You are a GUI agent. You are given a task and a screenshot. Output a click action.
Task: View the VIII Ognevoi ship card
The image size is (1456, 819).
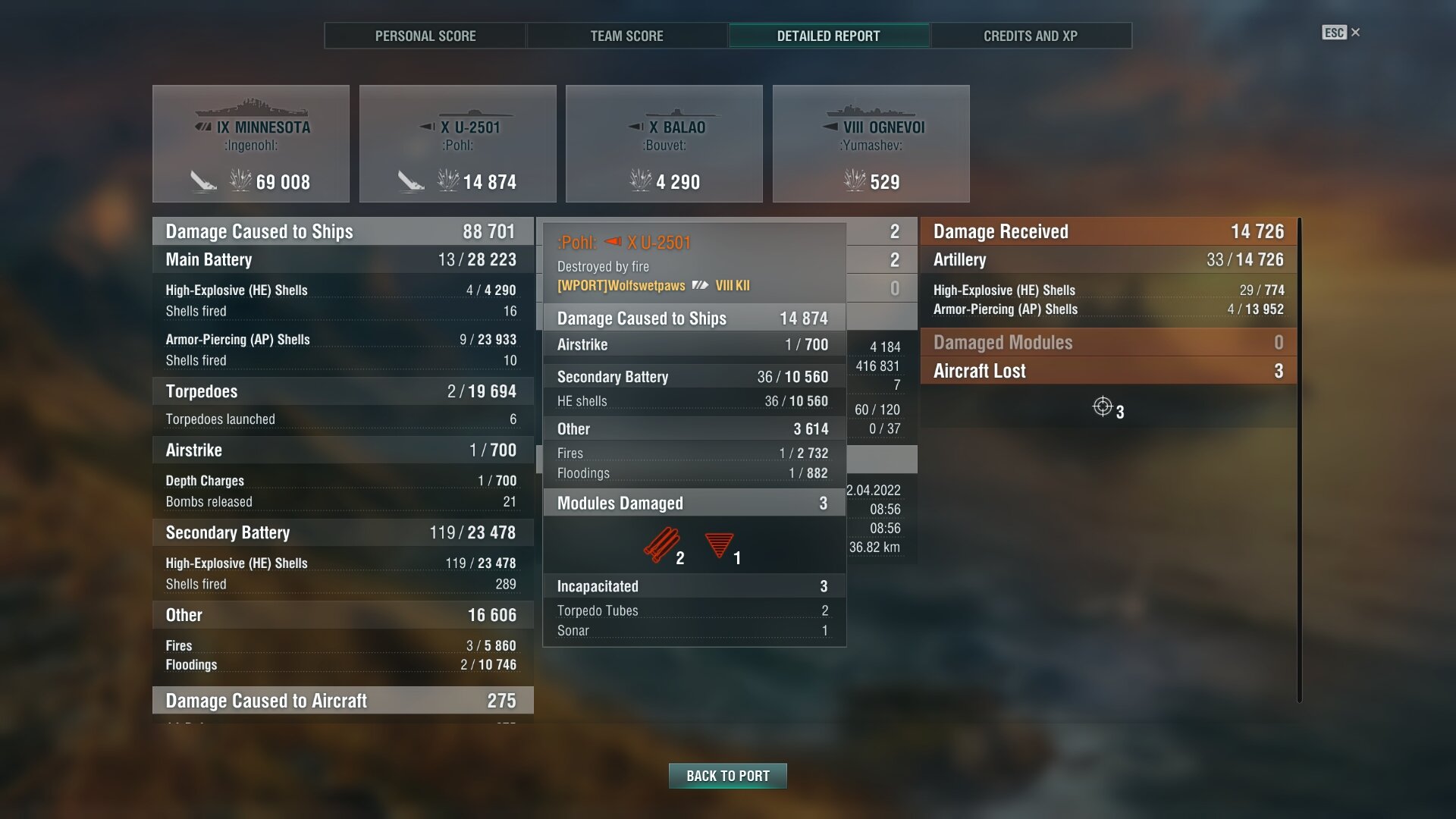(871, 144)
